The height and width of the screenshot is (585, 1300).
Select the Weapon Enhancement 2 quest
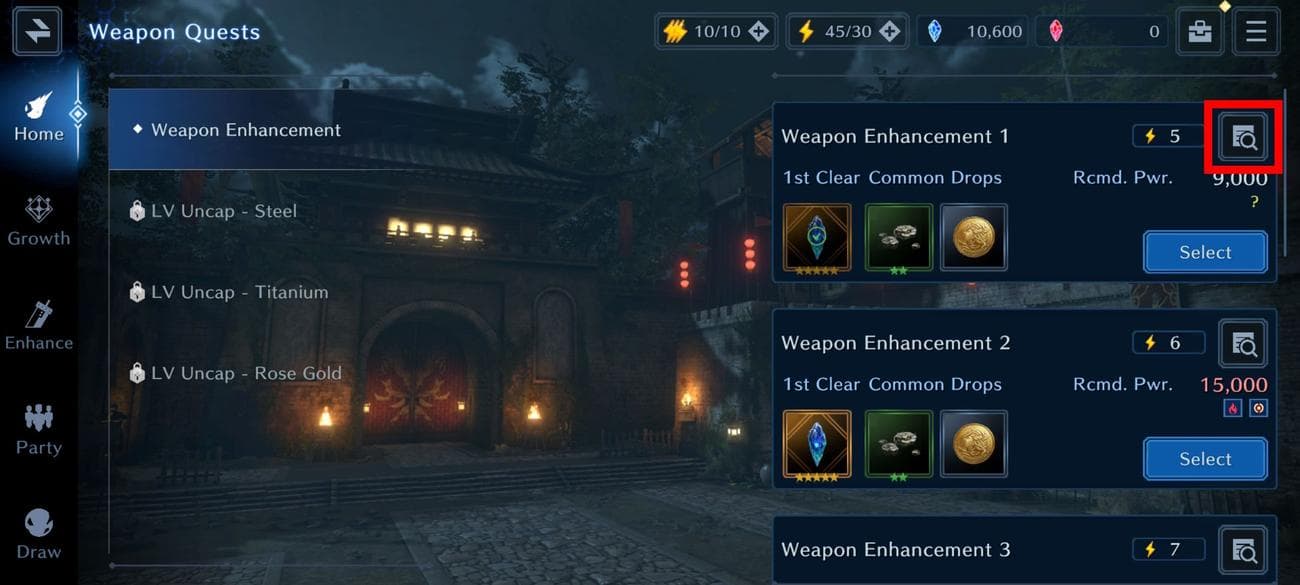1205,459
